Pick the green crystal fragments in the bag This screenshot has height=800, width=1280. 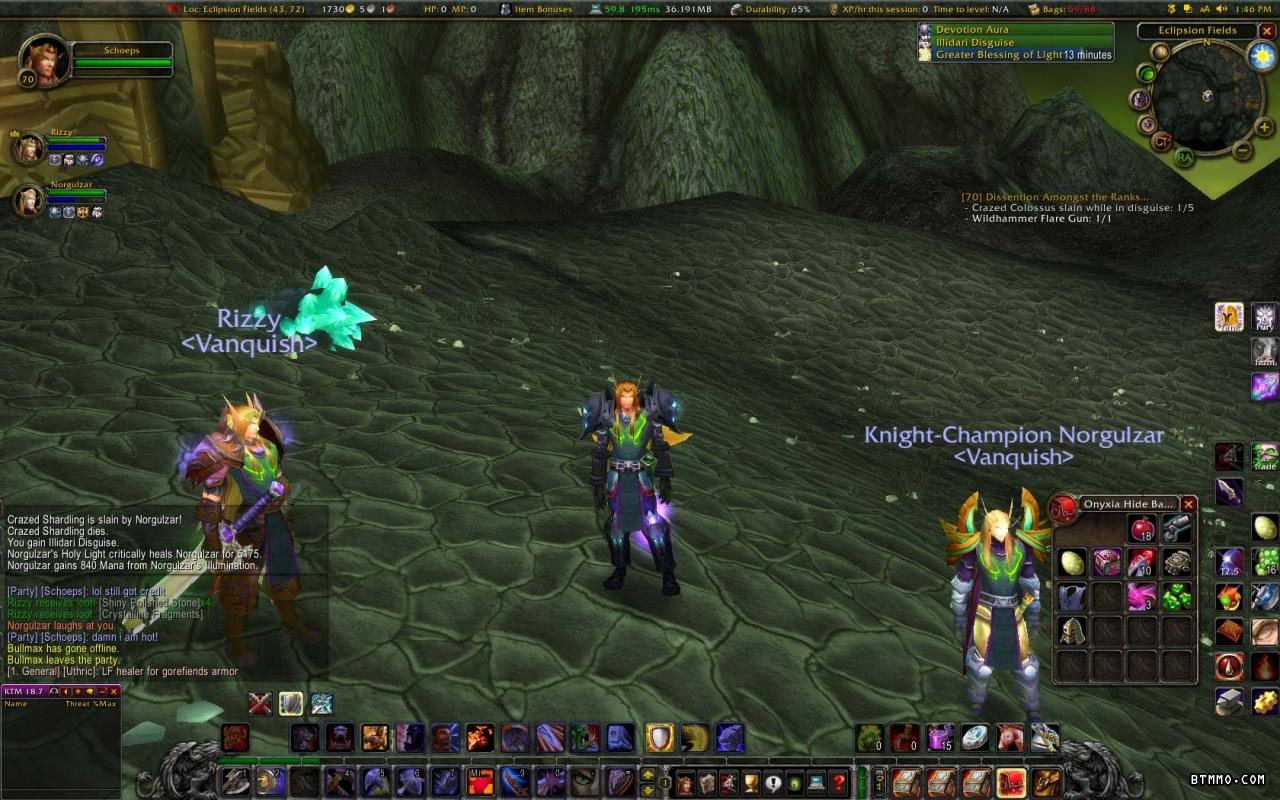[x=1177, y=596]
